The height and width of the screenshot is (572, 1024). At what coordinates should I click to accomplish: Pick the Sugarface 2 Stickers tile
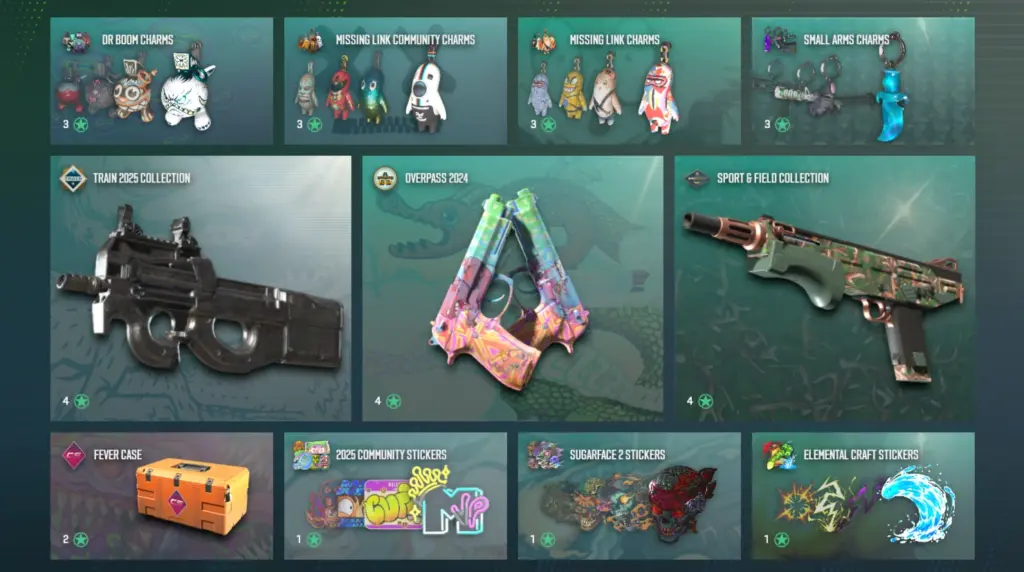[x=629, y=495]
